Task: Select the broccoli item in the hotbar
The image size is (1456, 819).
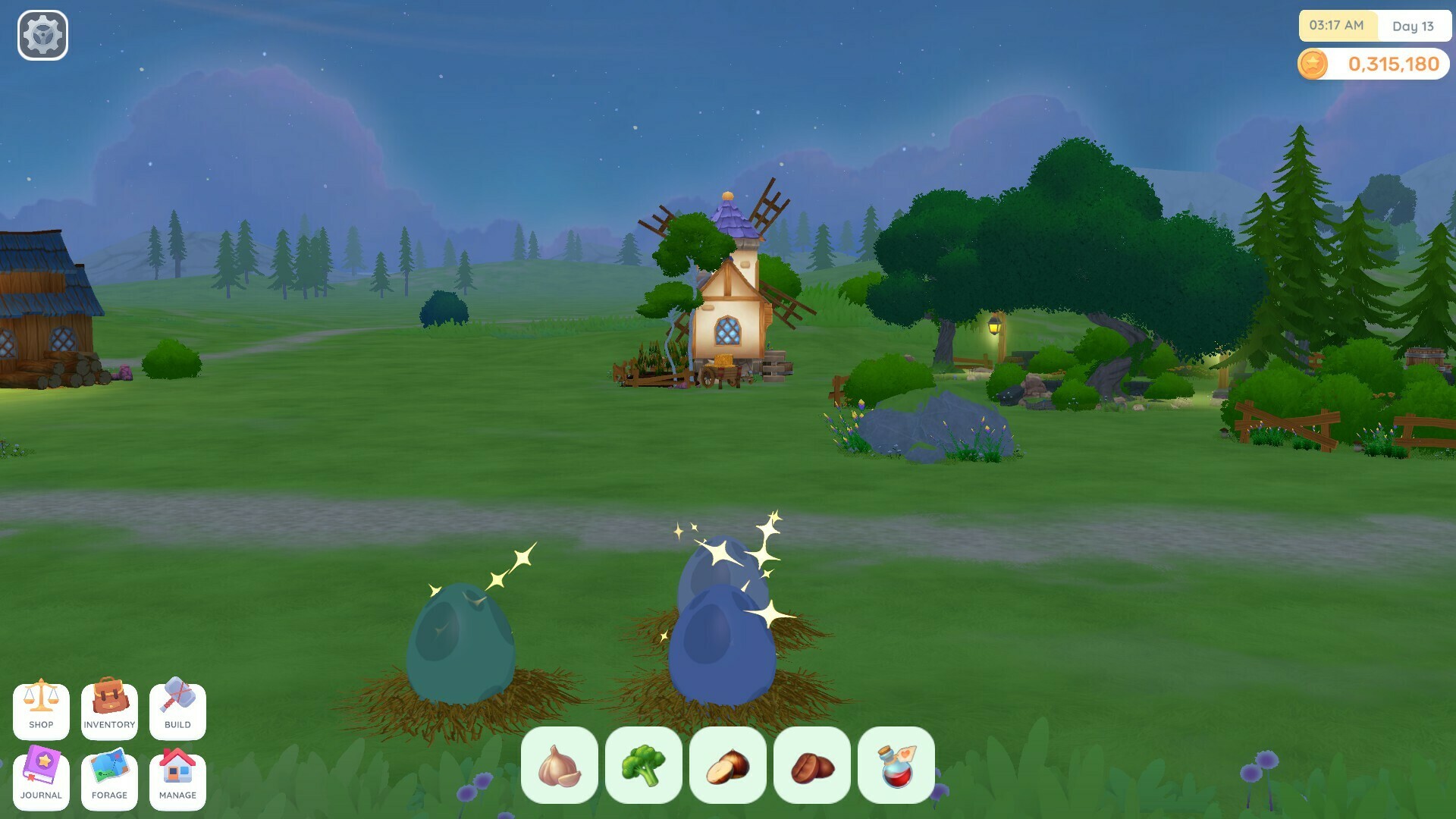Action: pos(645,766)
